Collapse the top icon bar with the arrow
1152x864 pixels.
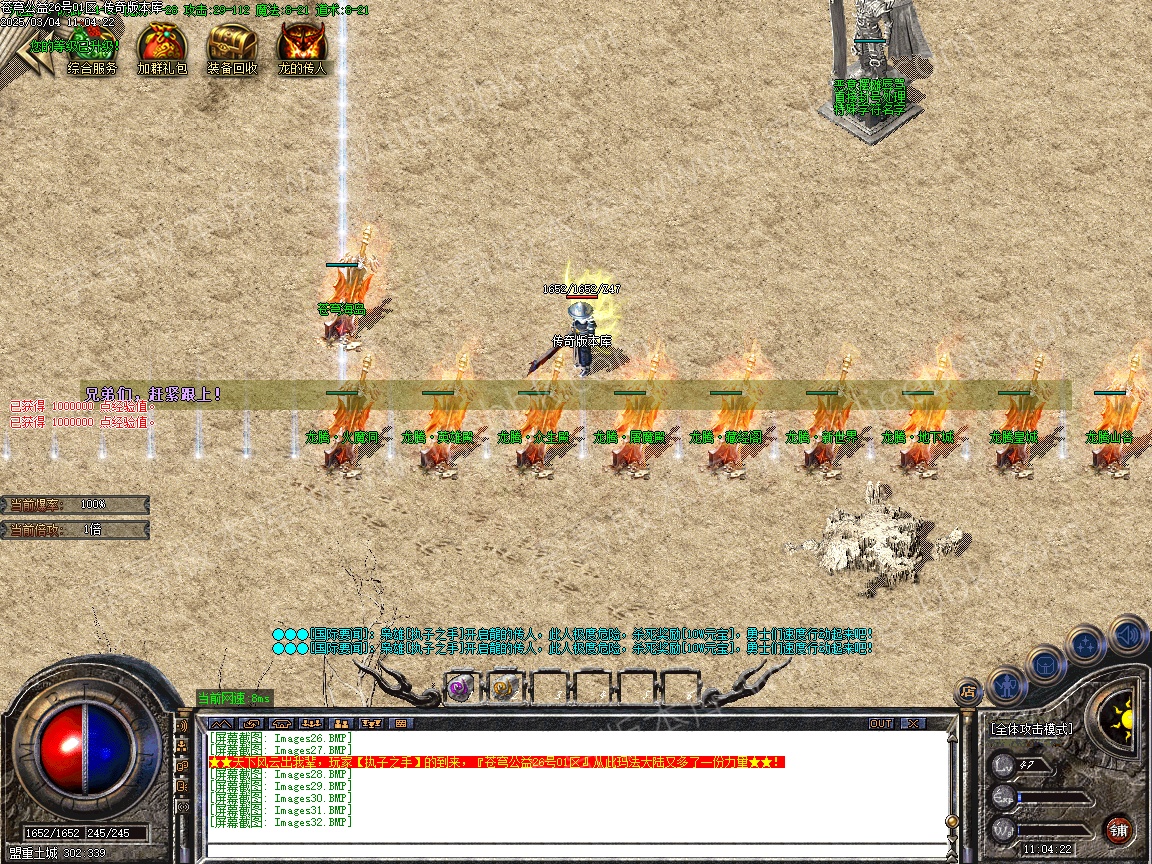pos(20,52)
